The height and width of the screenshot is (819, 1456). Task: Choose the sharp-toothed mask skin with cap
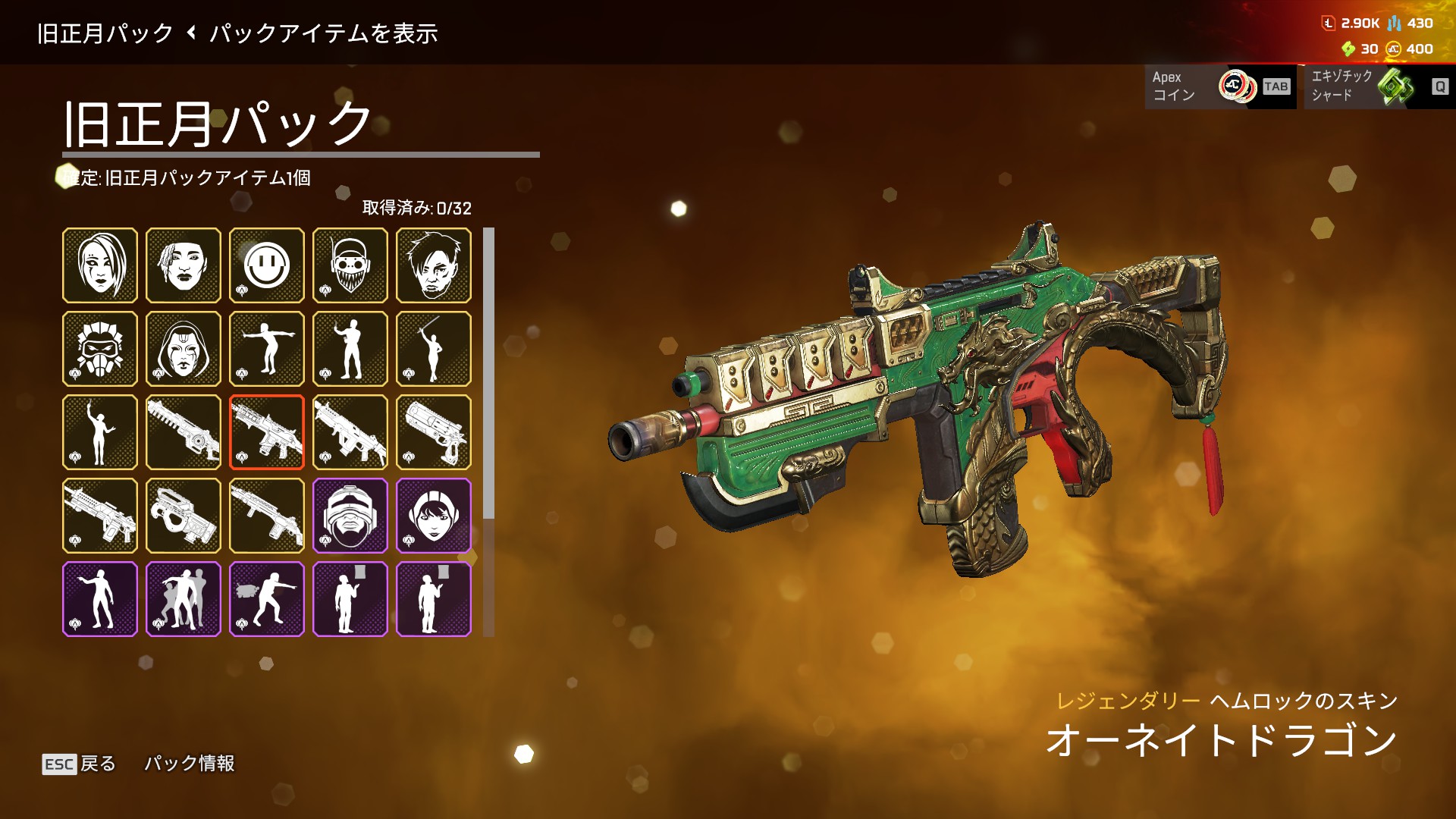click(x=350, y=265)
